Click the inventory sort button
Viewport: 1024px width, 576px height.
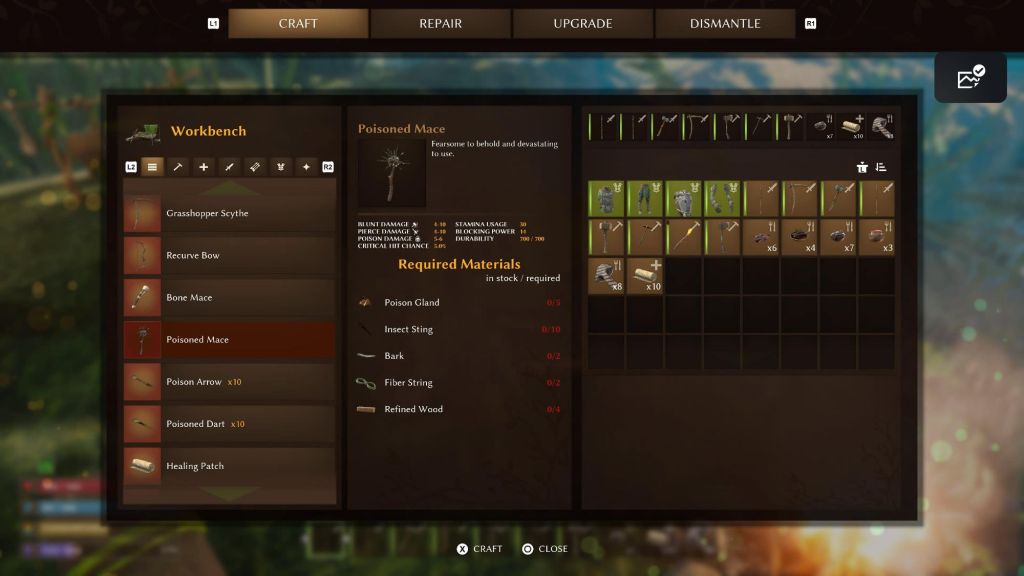[881, 167]
